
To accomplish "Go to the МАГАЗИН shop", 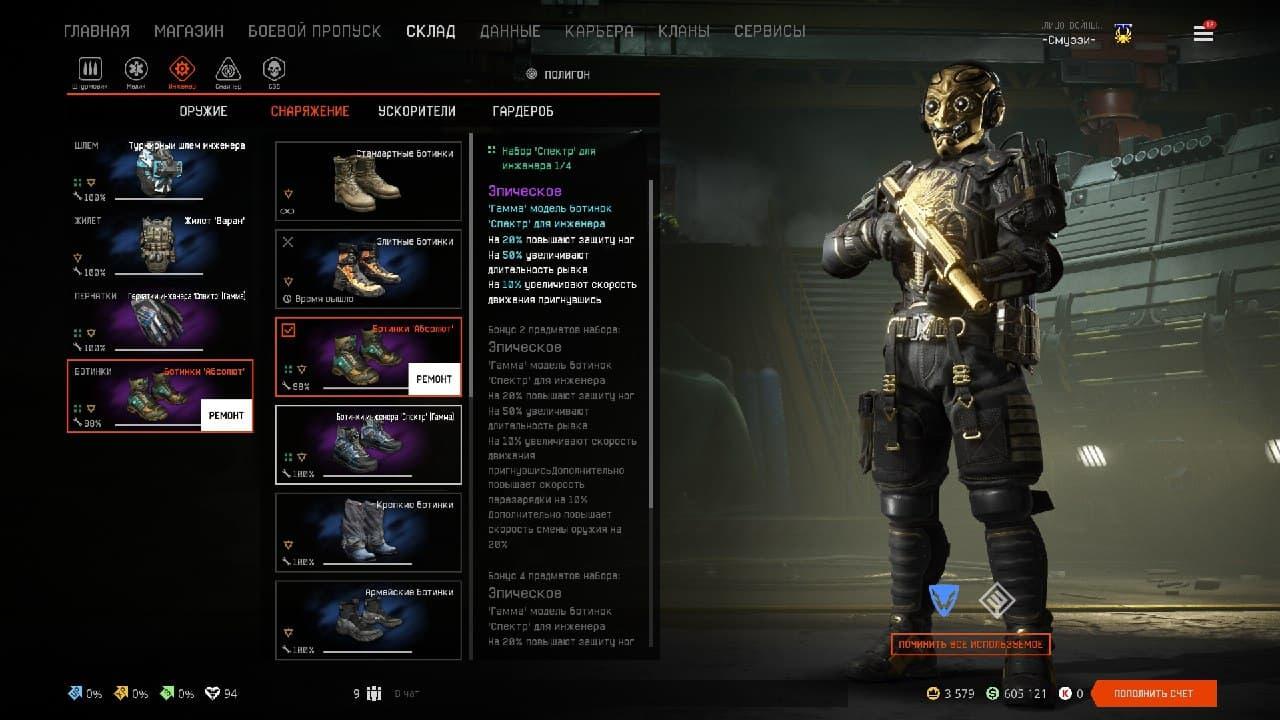I will pos(189,31).
